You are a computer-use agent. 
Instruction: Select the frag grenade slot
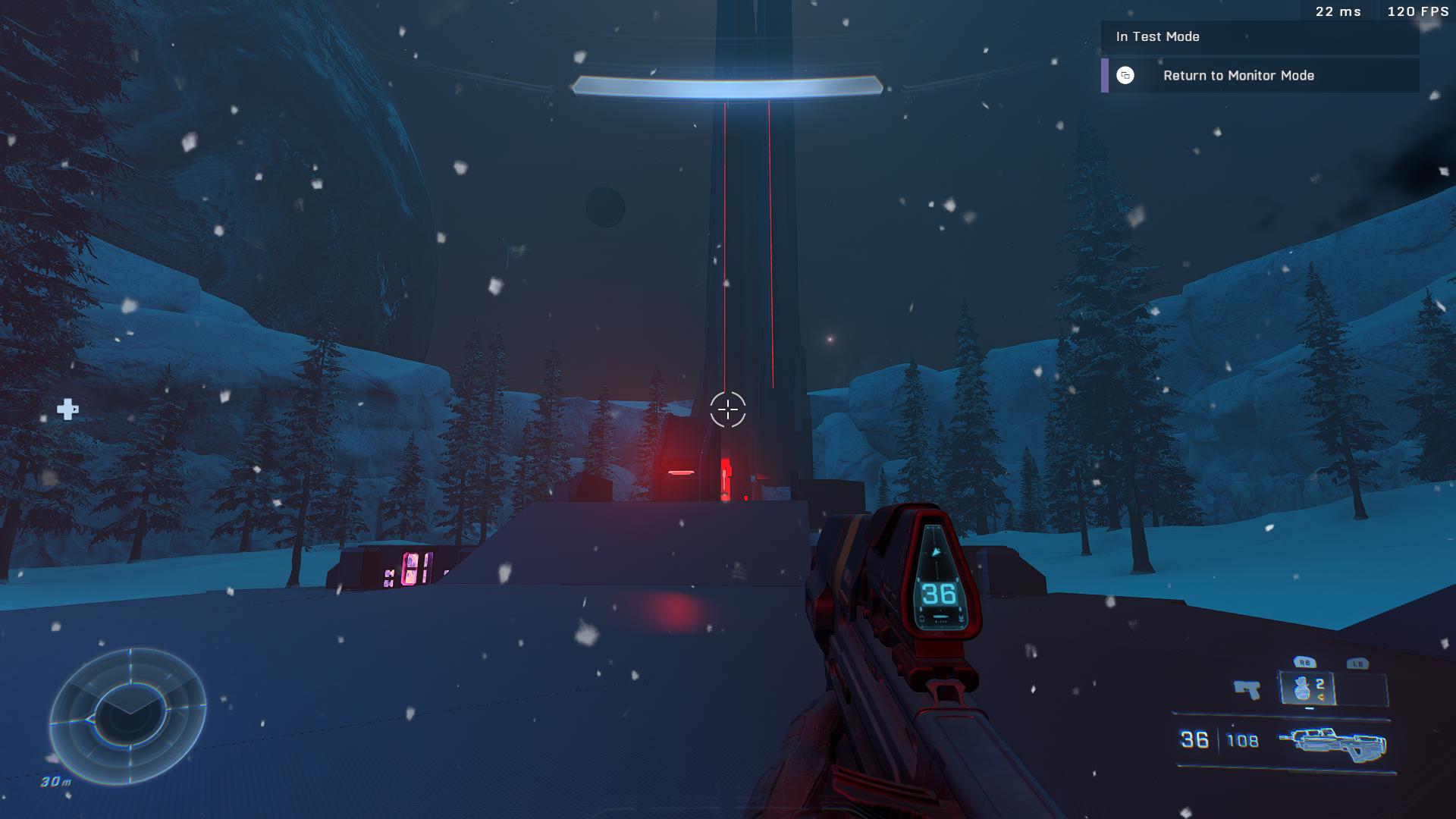[1307, 689]
